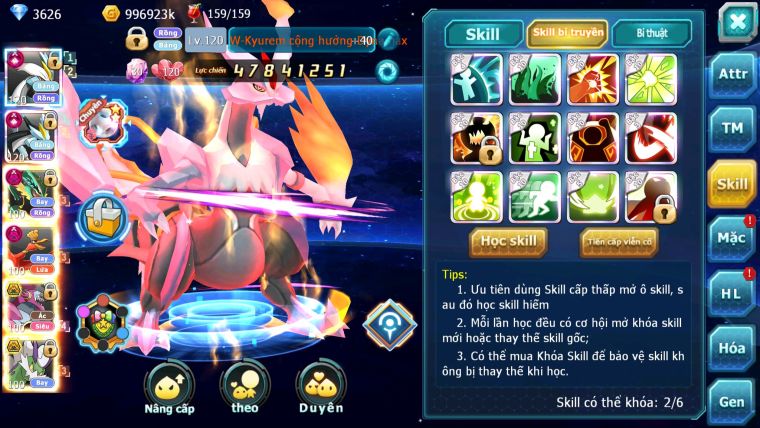Switch to the Mặc side tab
This screenshot has height=428, width=760.
[732, 238]
